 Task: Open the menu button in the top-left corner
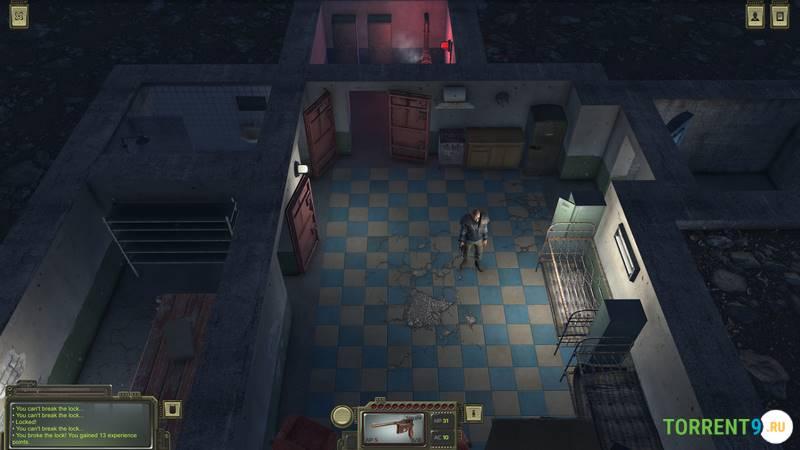(x=18, y=17)
